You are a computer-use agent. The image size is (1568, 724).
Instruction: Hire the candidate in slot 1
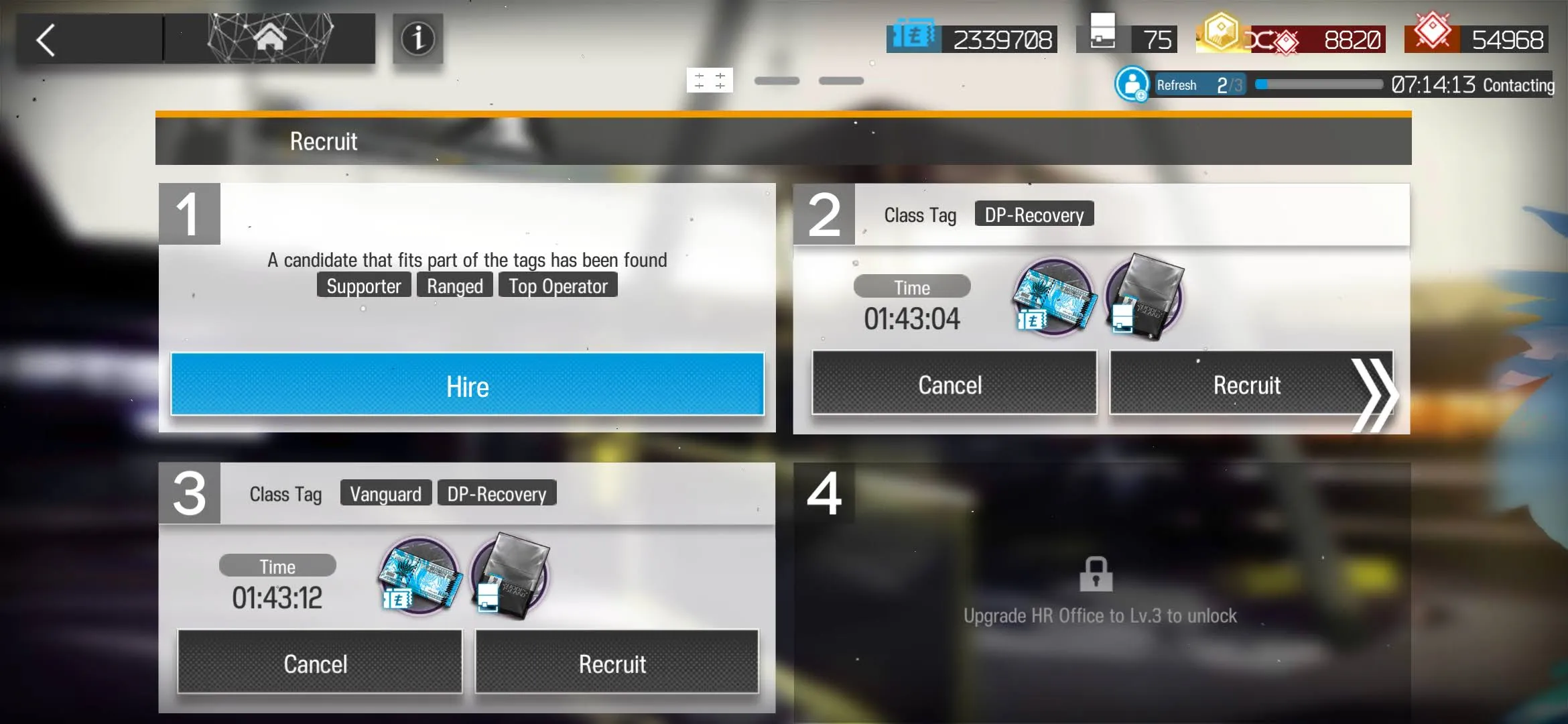pyautogui.click(x=467, y=385)
